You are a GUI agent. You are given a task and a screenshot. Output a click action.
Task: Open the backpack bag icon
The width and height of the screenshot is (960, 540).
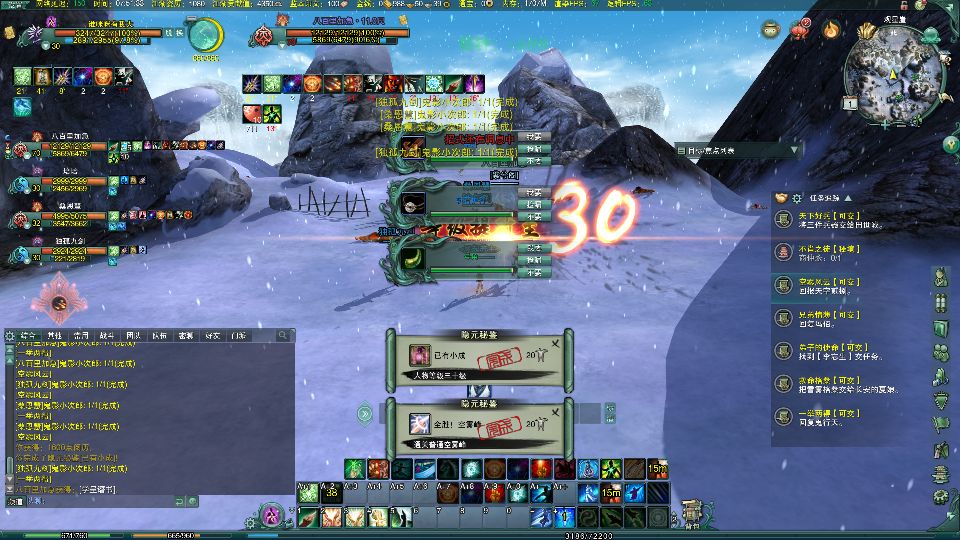(x=689, y=510)
